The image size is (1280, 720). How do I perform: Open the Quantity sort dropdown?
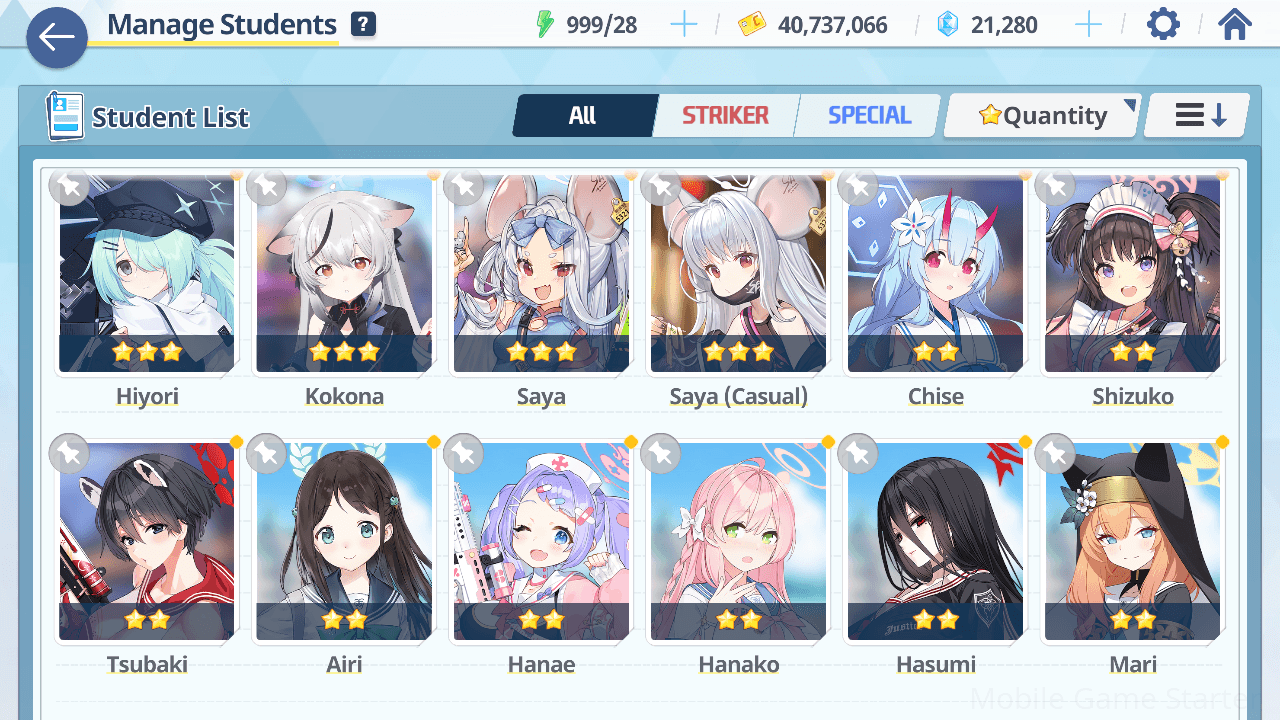tap(1042, 116)
